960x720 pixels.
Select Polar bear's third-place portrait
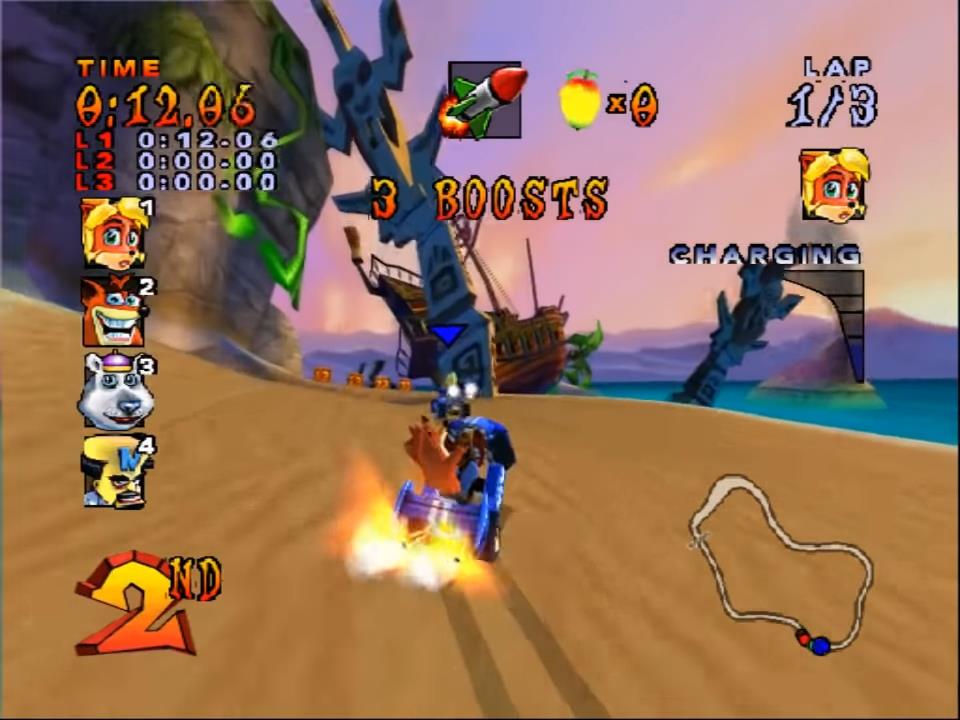click(114, 390)
